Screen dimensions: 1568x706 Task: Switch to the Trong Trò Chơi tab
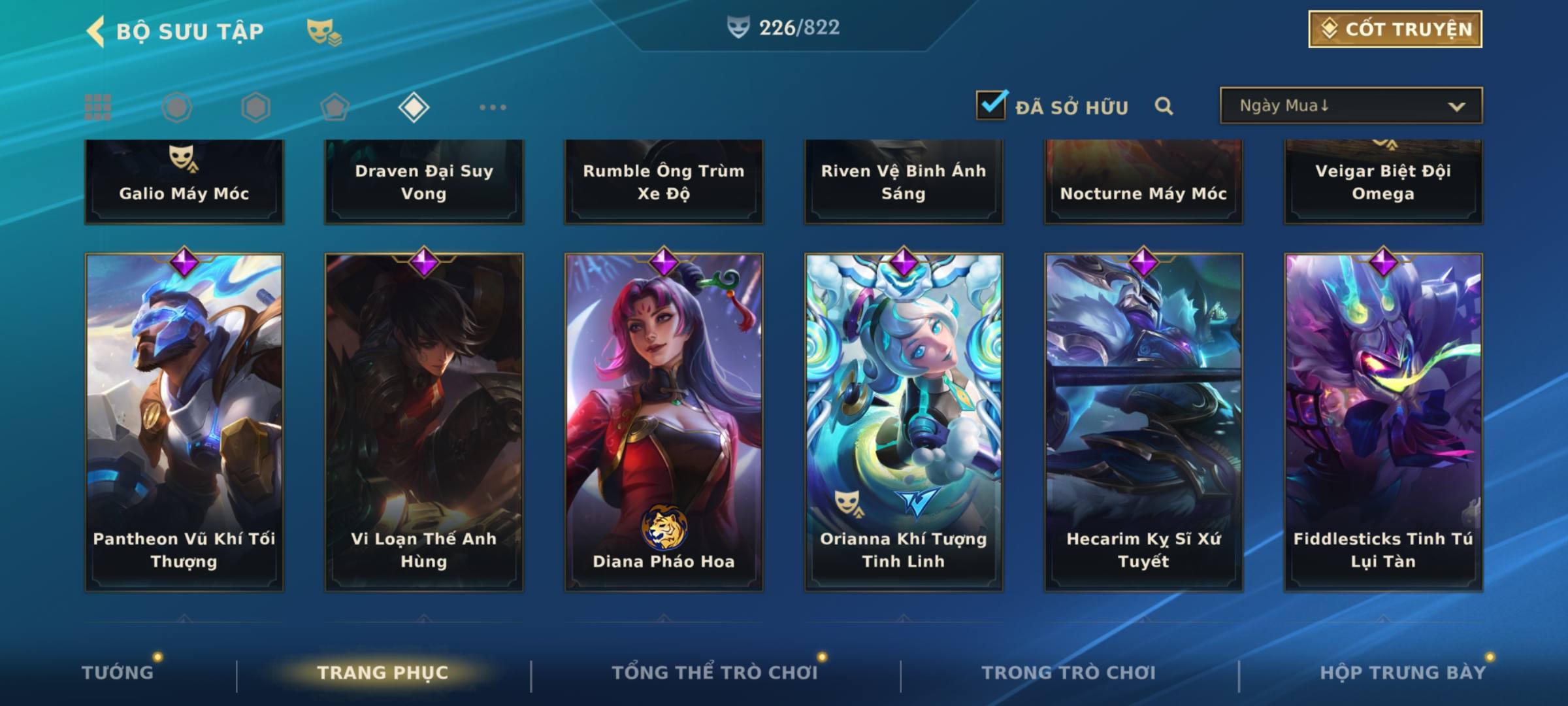click(x=1069, y=673)
